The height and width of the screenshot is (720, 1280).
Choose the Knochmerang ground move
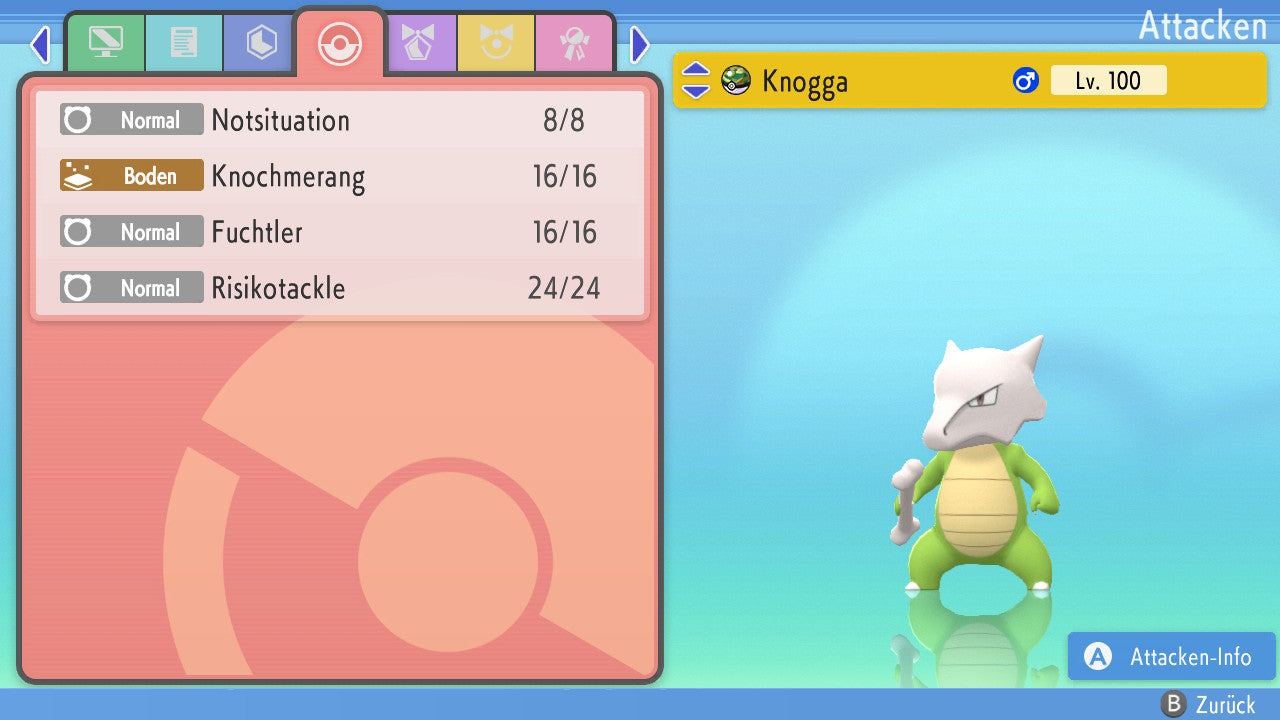click(x=340, y=177)
